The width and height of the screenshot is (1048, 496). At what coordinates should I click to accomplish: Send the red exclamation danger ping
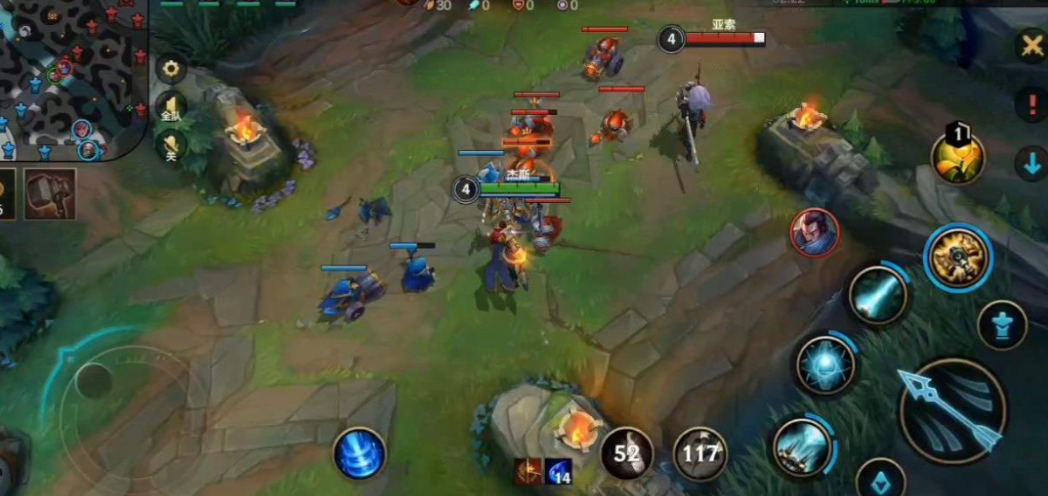pyautogui.click(x=1031, y=103)
